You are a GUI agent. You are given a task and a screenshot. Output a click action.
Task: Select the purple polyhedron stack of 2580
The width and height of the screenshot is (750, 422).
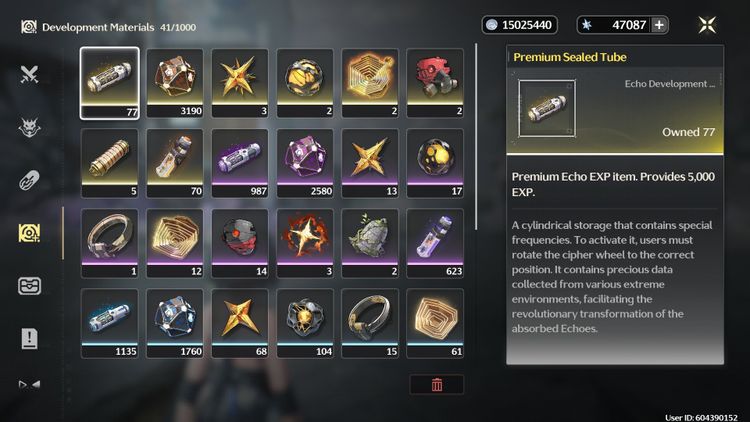305,163
